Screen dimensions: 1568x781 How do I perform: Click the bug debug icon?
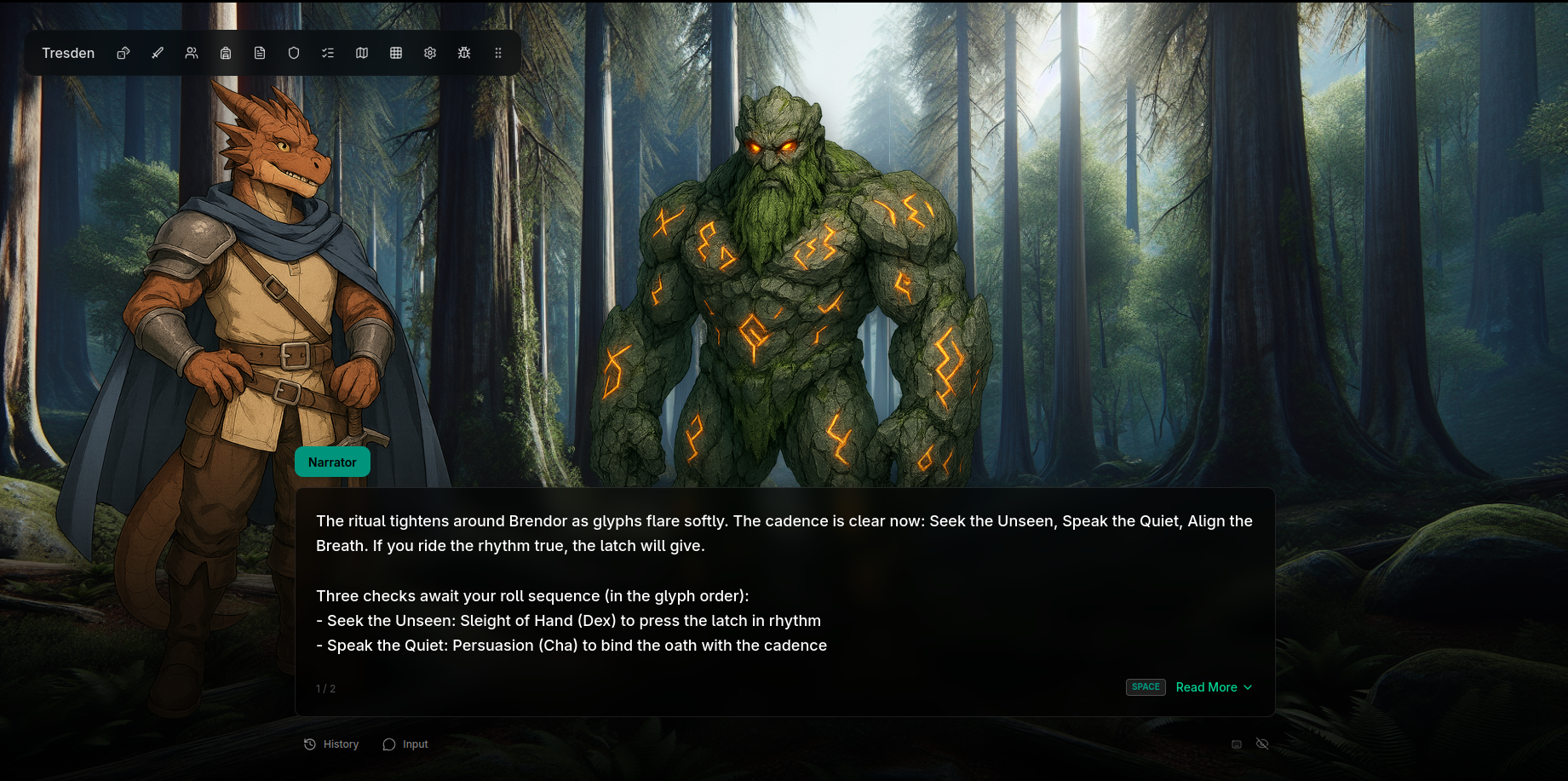click(464, 53)
